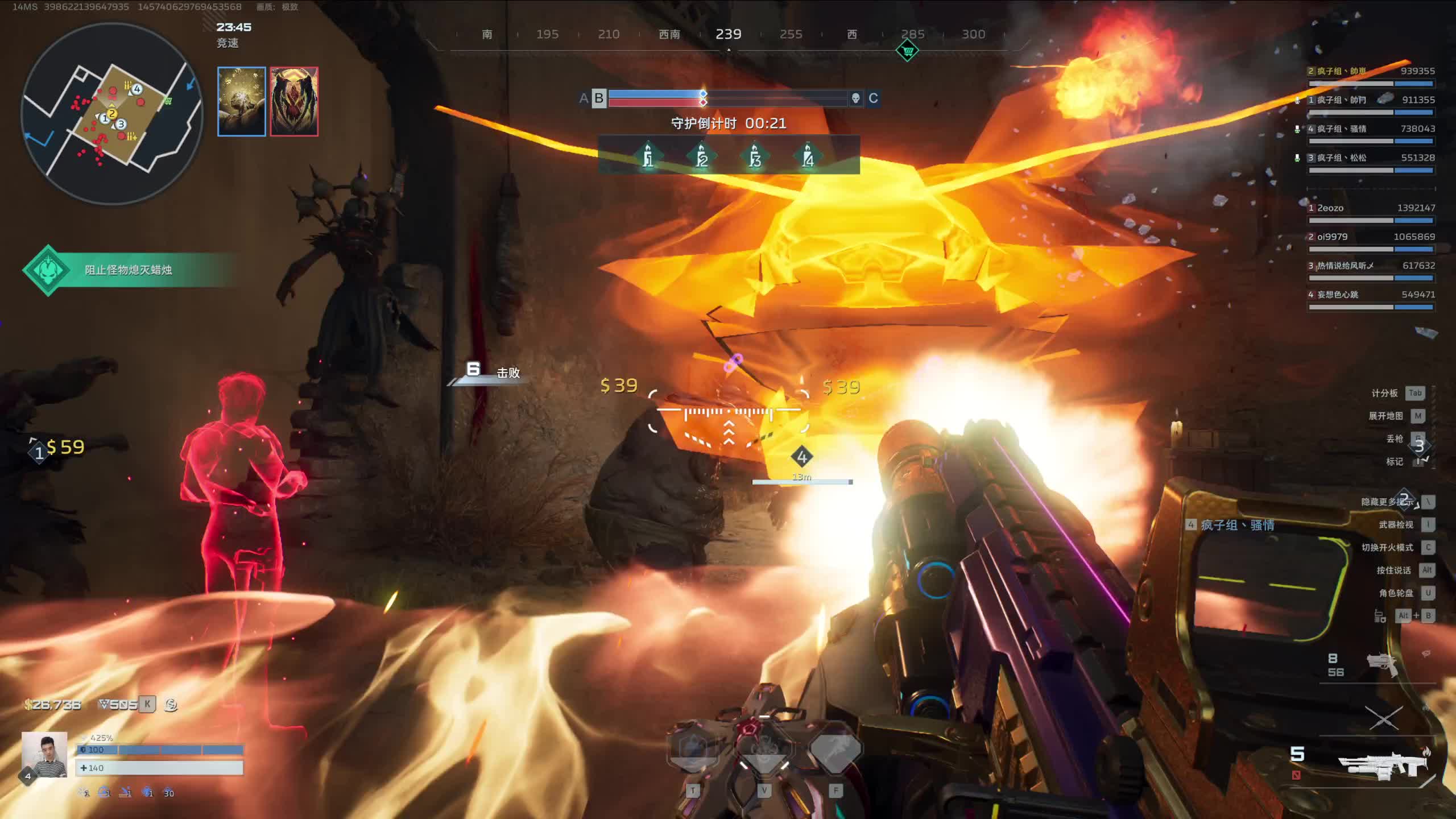
Task: Select candle icon number 4
Action: (808, 156)
